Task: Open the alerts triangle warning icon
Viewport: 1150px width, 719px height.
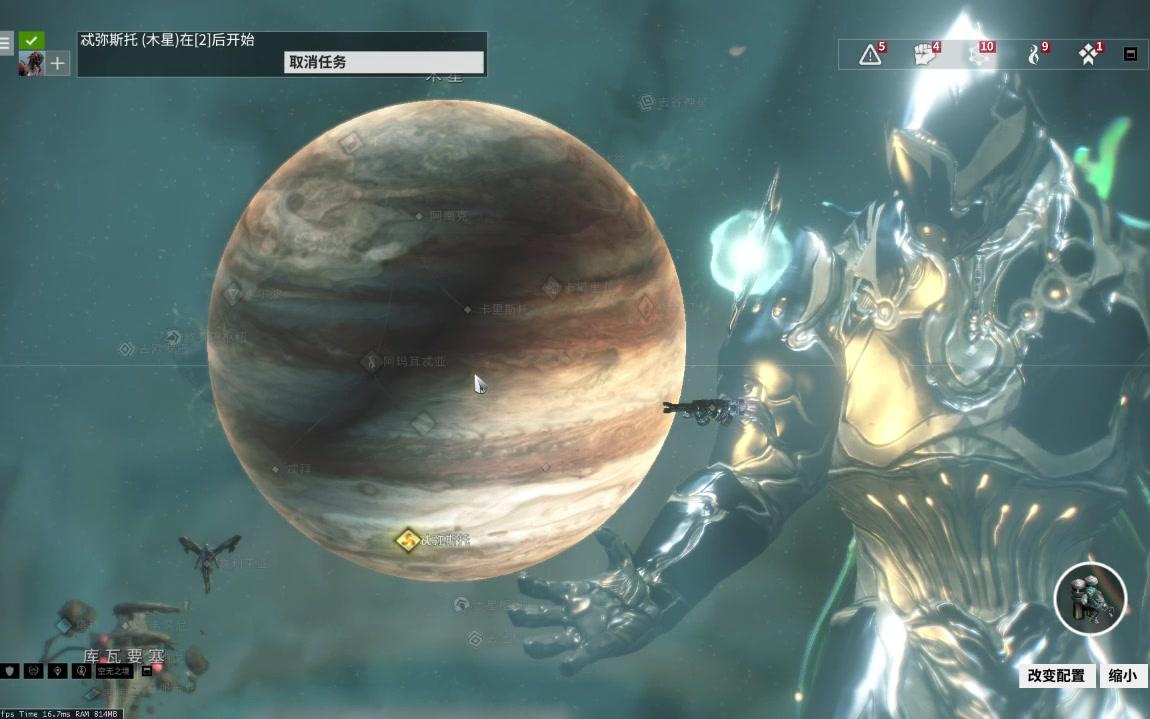Action: point(871,54)
